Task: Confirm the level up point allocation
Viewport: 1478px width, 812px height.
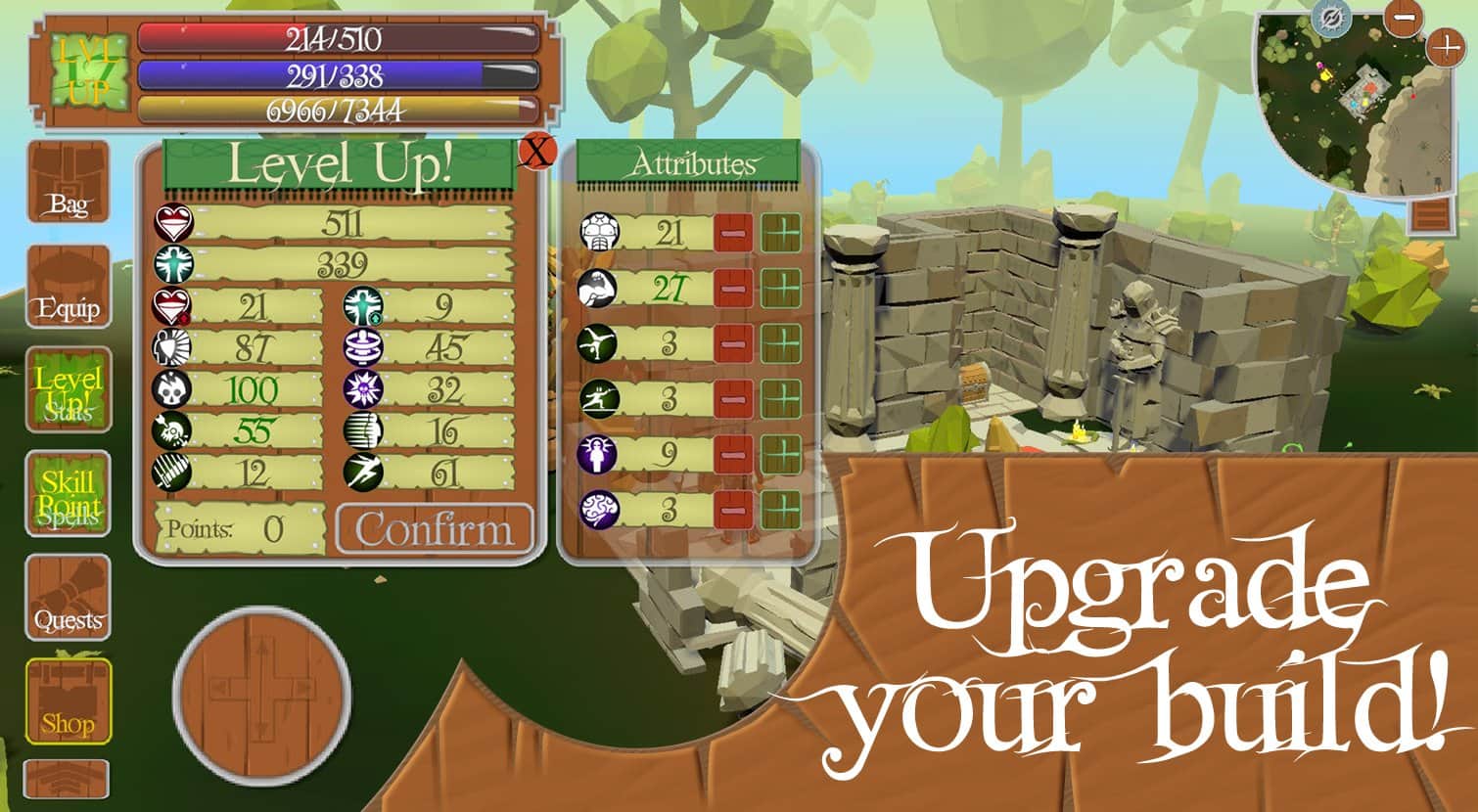Action: (x=435, y=529)
